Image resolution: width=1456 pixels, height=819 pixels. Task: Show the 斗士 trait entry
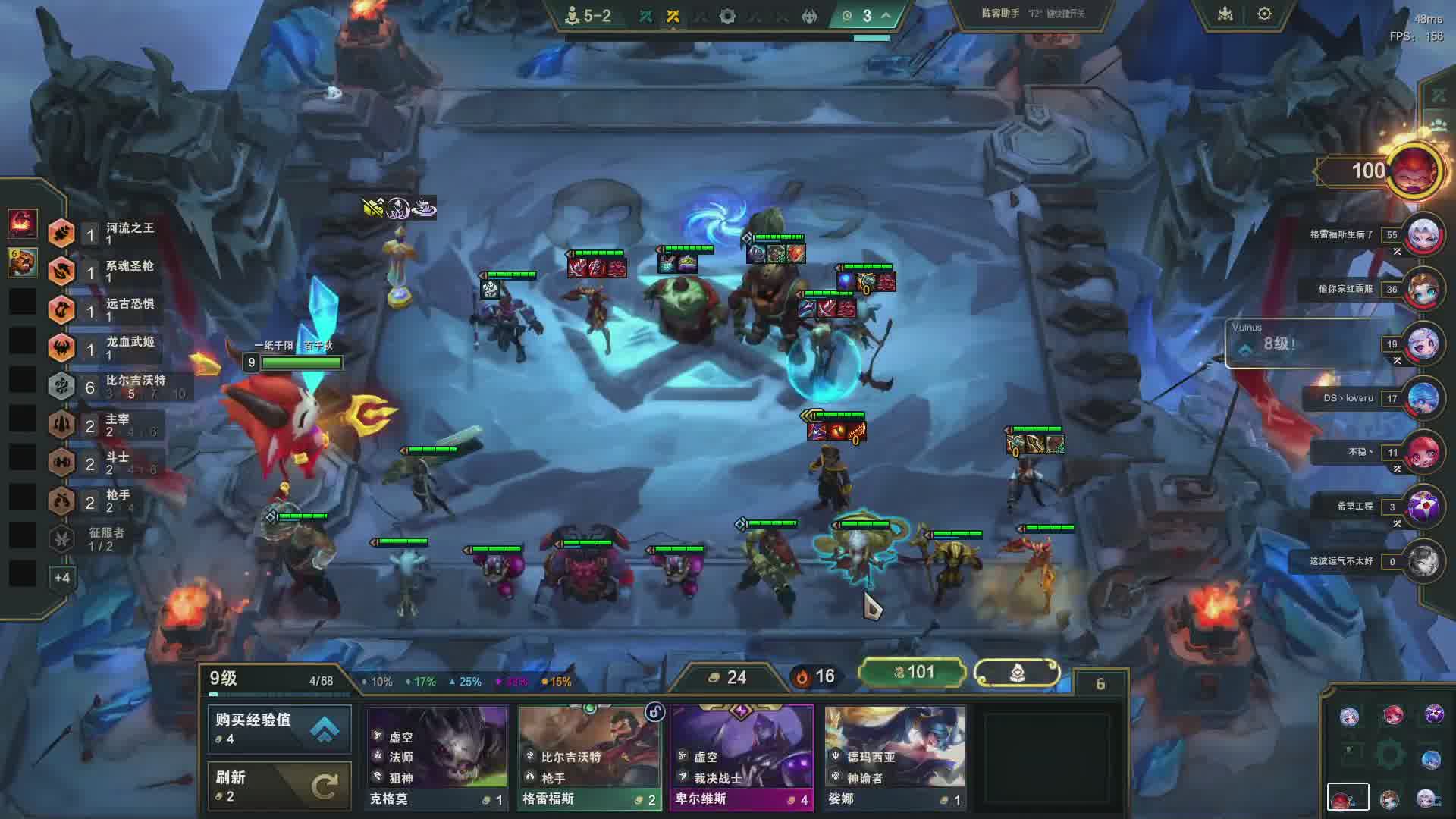114,463
